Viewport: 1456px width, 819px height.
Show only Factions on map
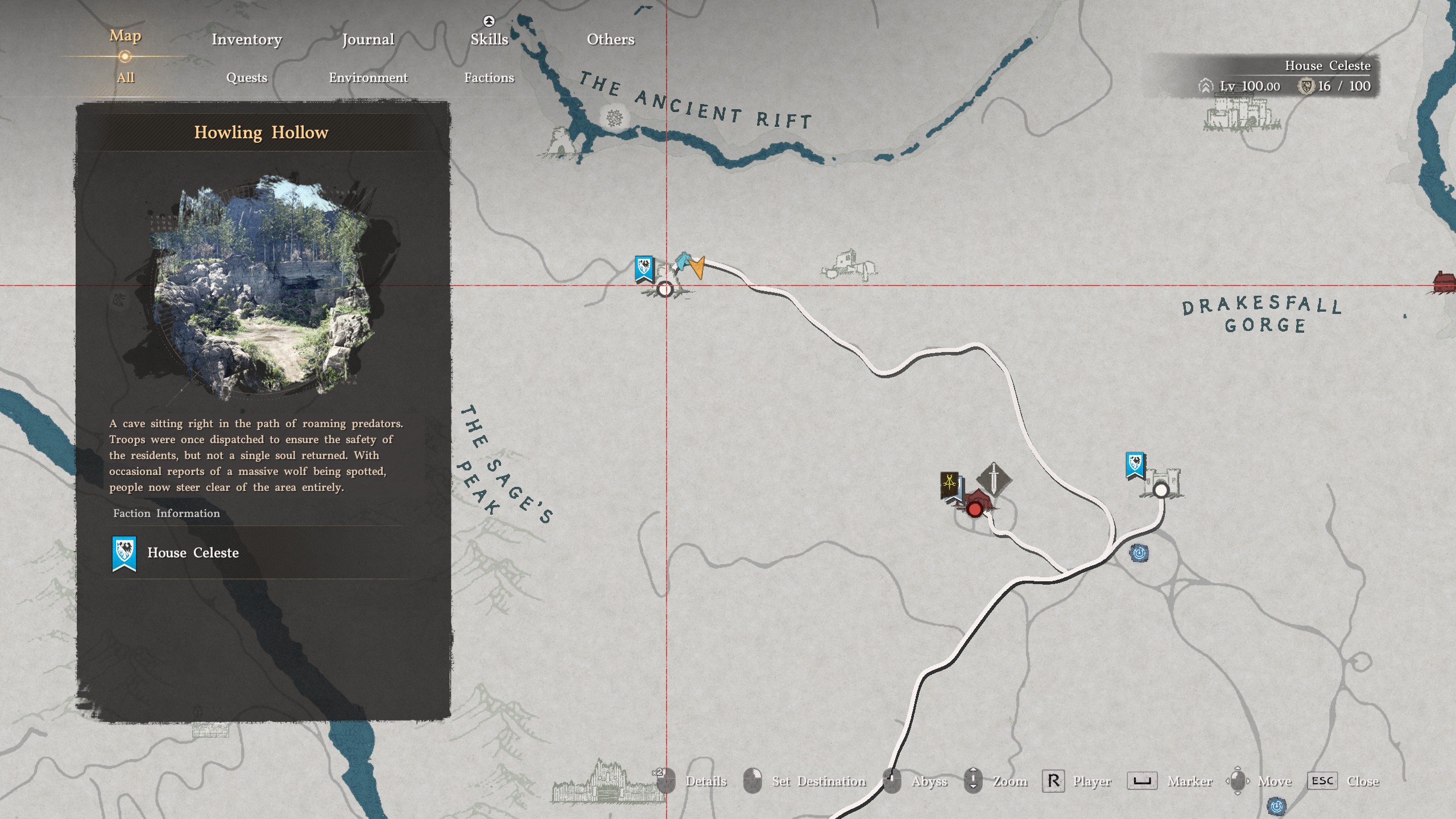[489, 77]
